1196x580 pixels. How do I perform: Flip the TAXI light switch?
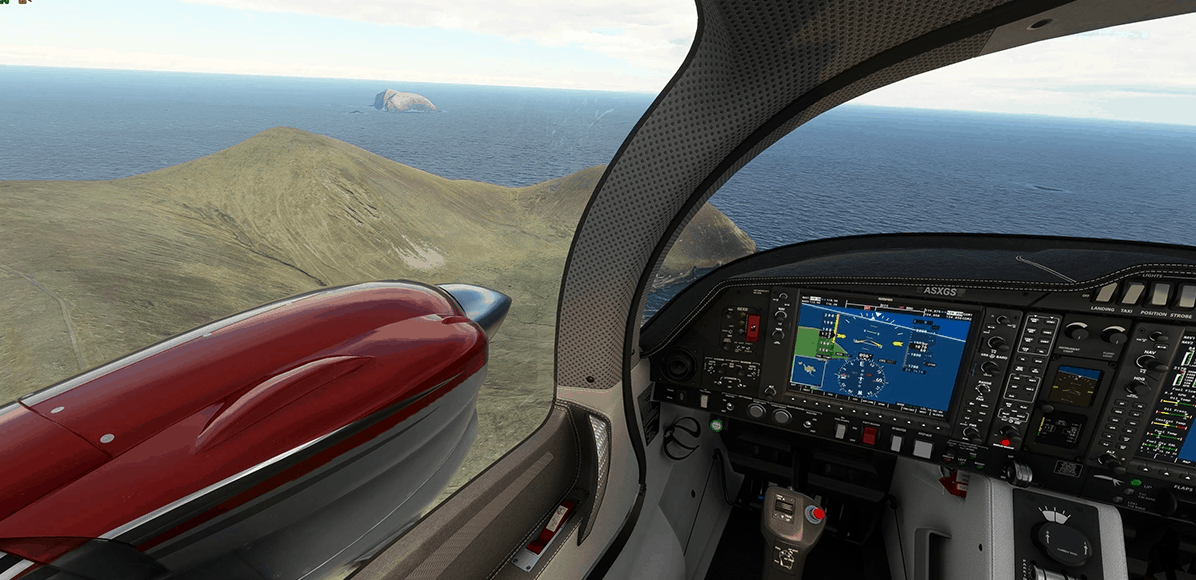1132,293
